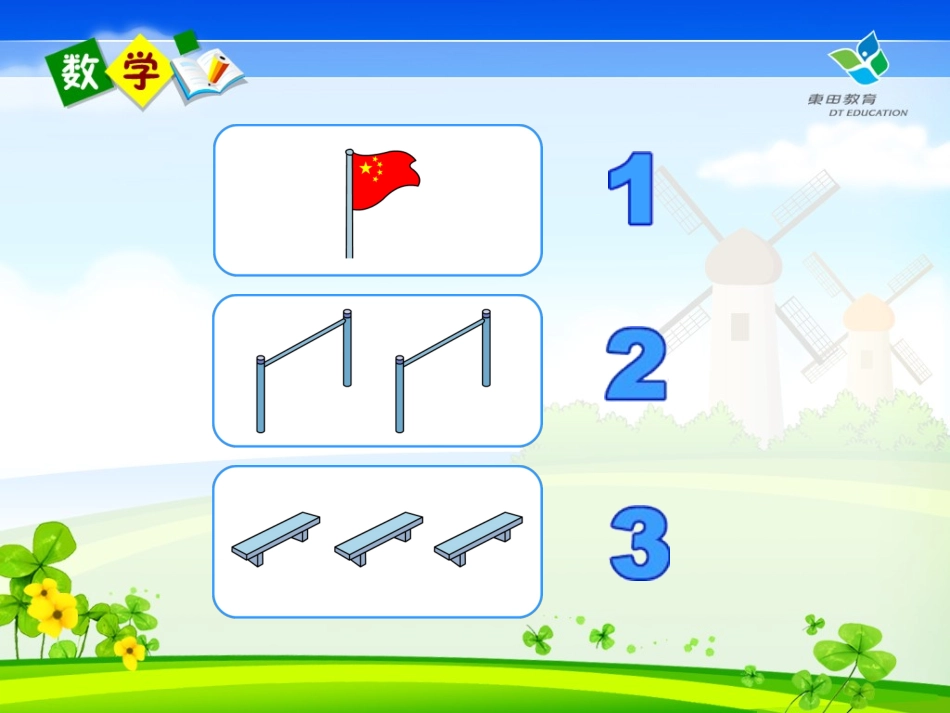Choose the card with two horizontal bars
The width and height of the screenshot is (950, 713).
coord(377,370)
